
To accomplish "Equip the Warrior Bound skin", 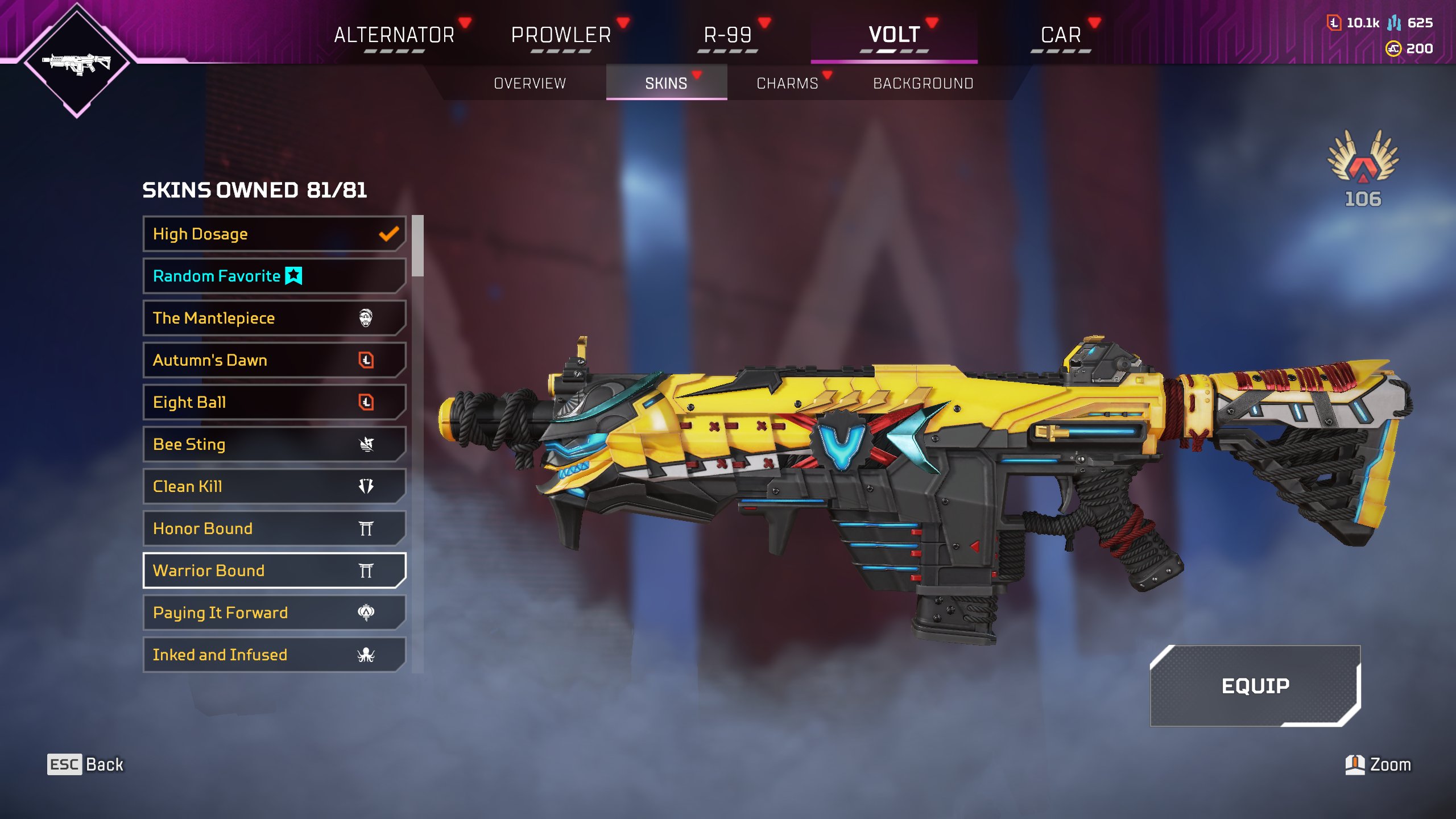I will [x=1255, y=686].
